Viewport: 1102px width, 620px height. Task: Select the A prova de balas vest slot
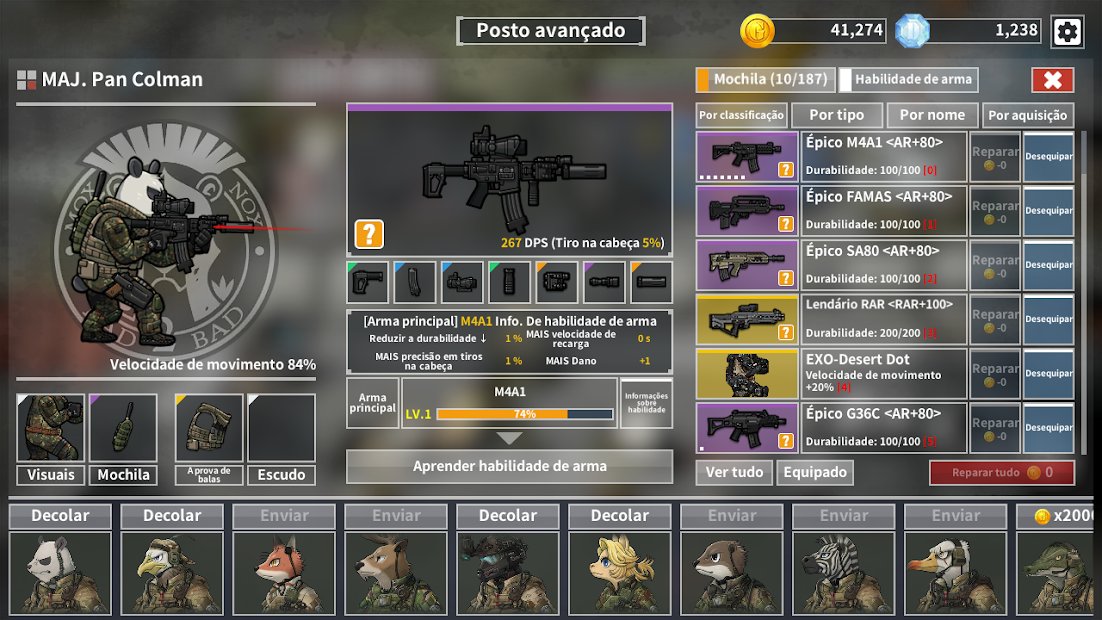[209, 429]
